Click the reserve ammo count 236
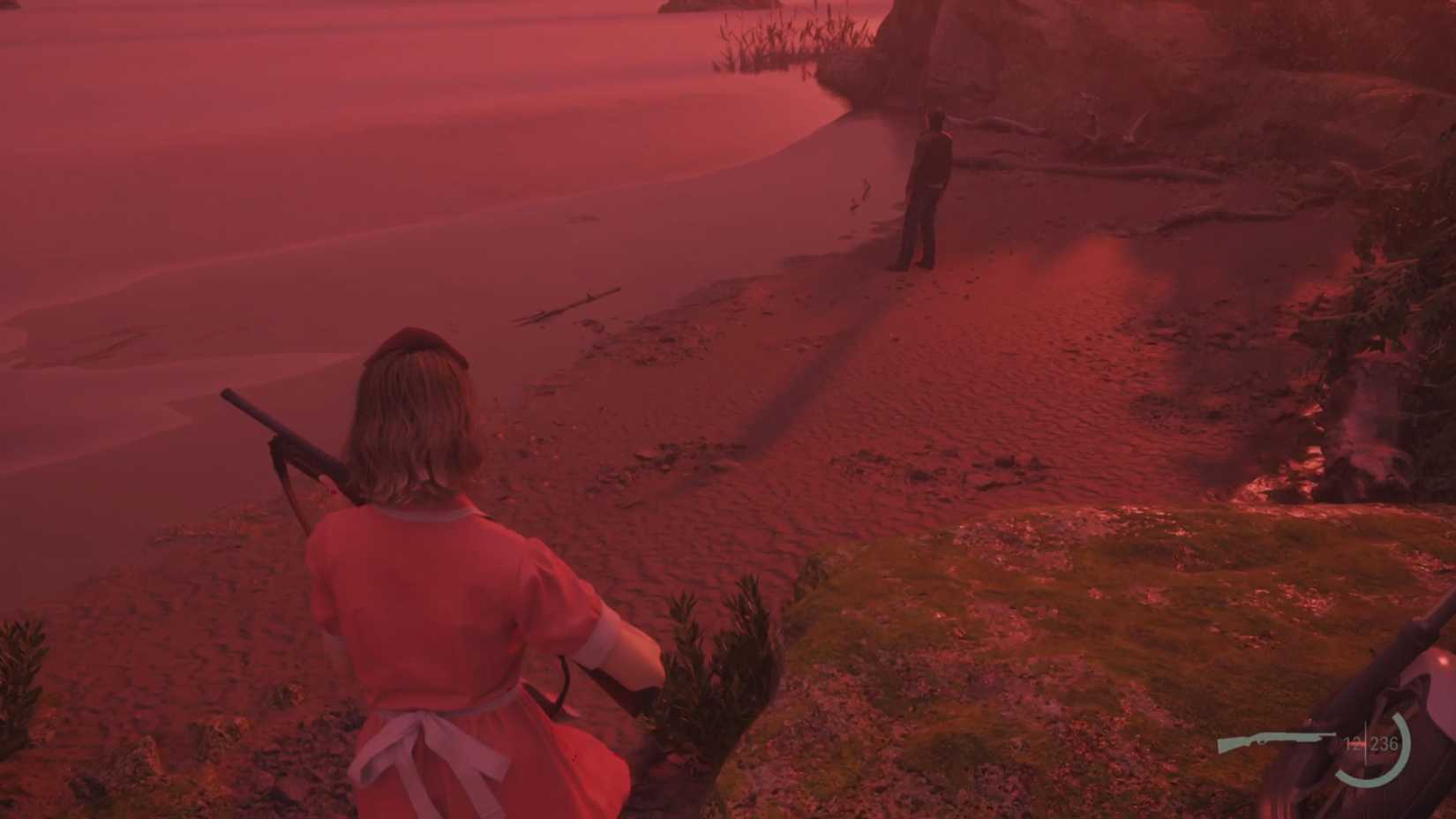Viewport: 1456px width, 819px height. pyautogui.click(x=1385, y=744)
